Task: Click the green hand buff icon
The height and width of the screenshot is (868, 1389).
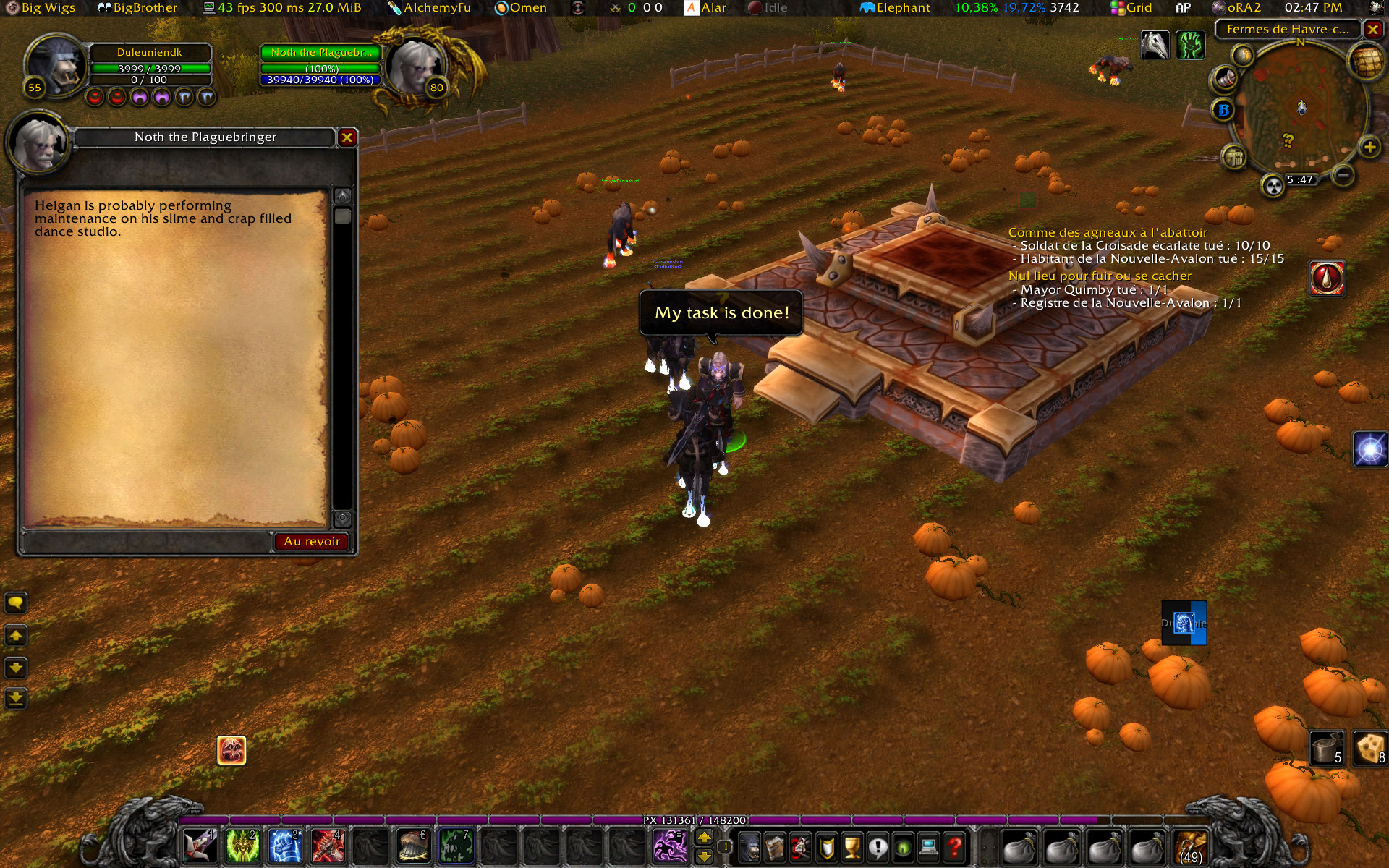Action: click(1190, 45)
